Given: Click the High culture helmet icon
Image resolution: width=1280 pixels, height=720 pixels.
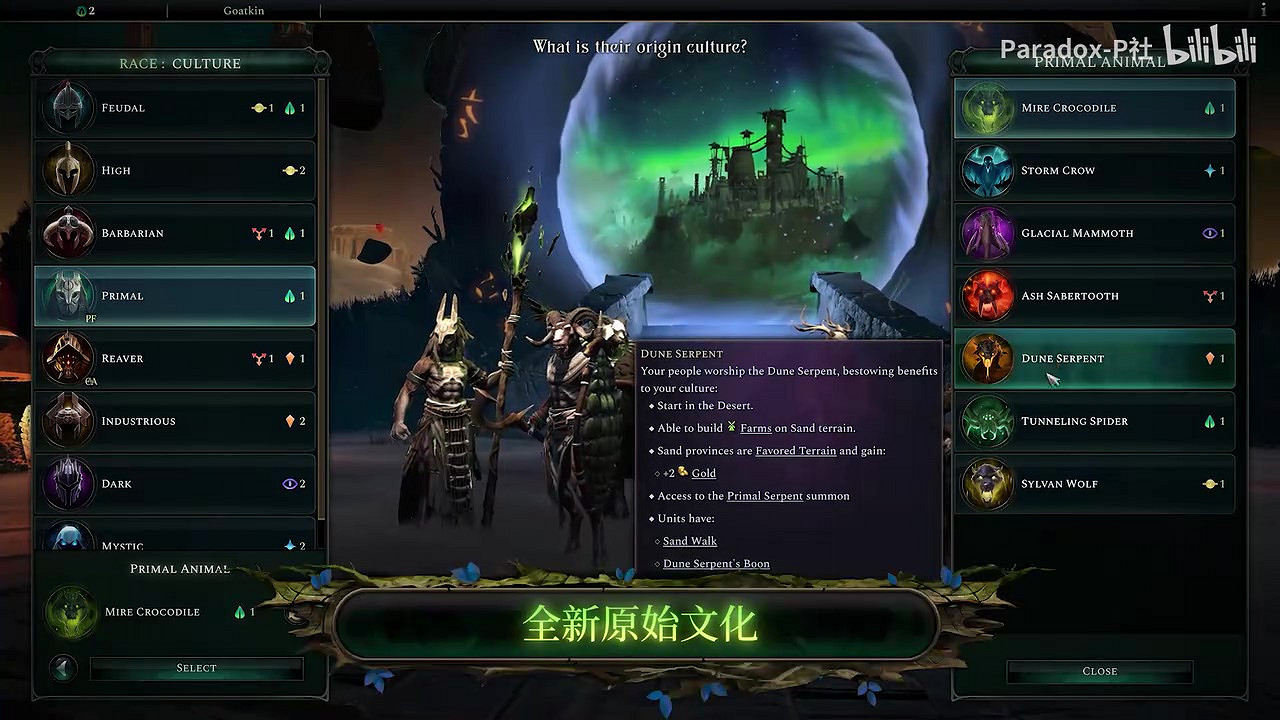Looking at the screenshot, I should point(67,170).
